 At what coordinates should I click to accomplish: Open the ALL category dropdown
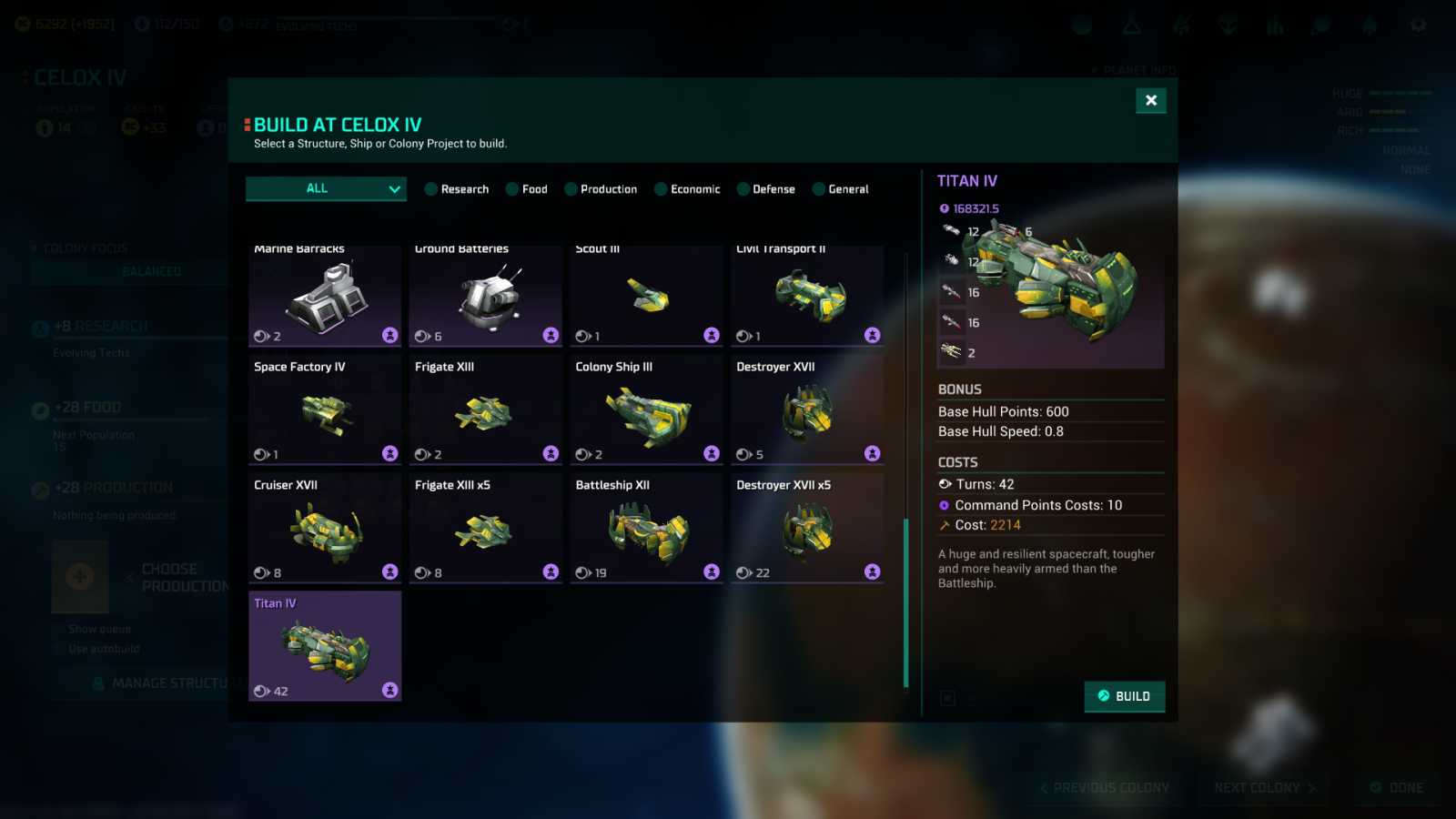(326, 188)
